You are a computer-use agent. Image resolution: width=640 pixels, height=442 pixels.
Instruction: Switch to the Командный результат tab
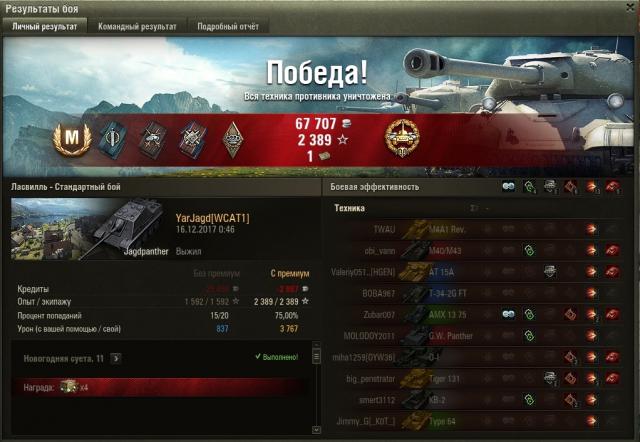(137, 27)
